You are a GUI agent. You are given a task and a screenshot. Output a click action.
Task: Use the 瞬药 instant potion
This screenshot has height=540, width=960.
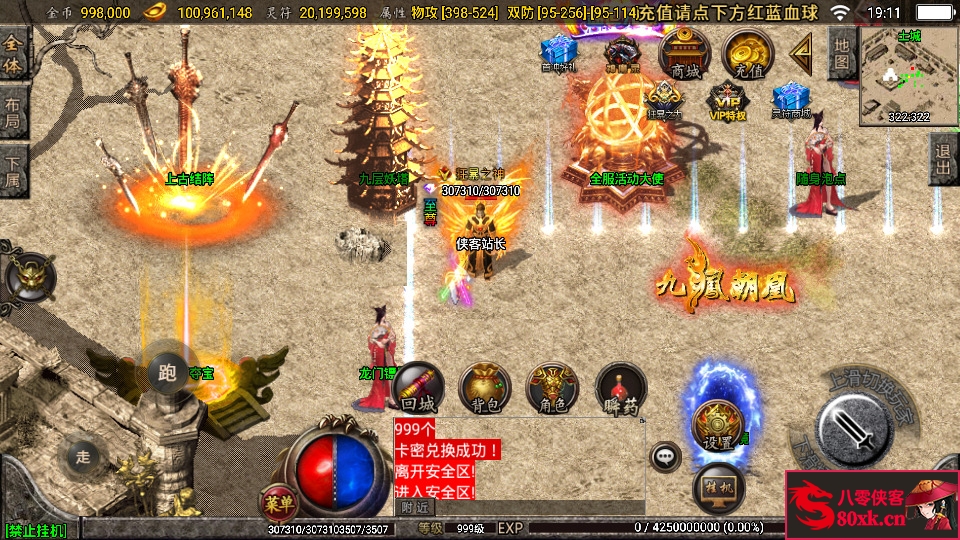tap(620, 388)
